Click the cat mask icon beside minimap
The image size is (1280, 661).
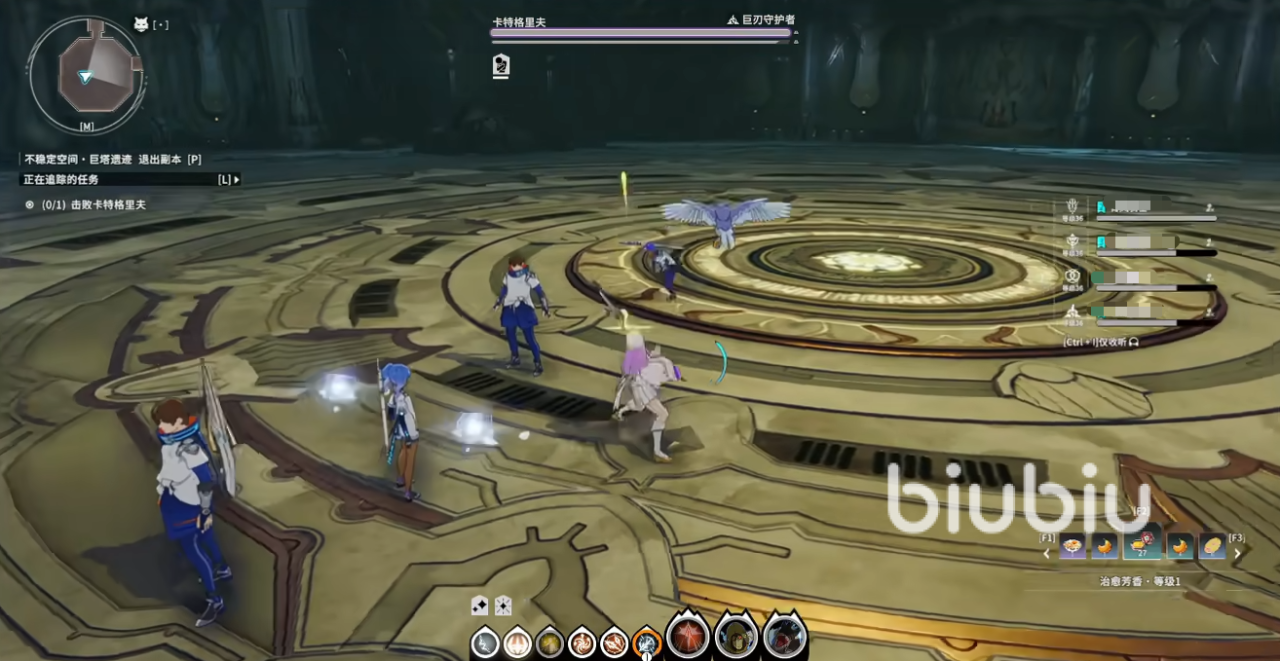point(141,24)
